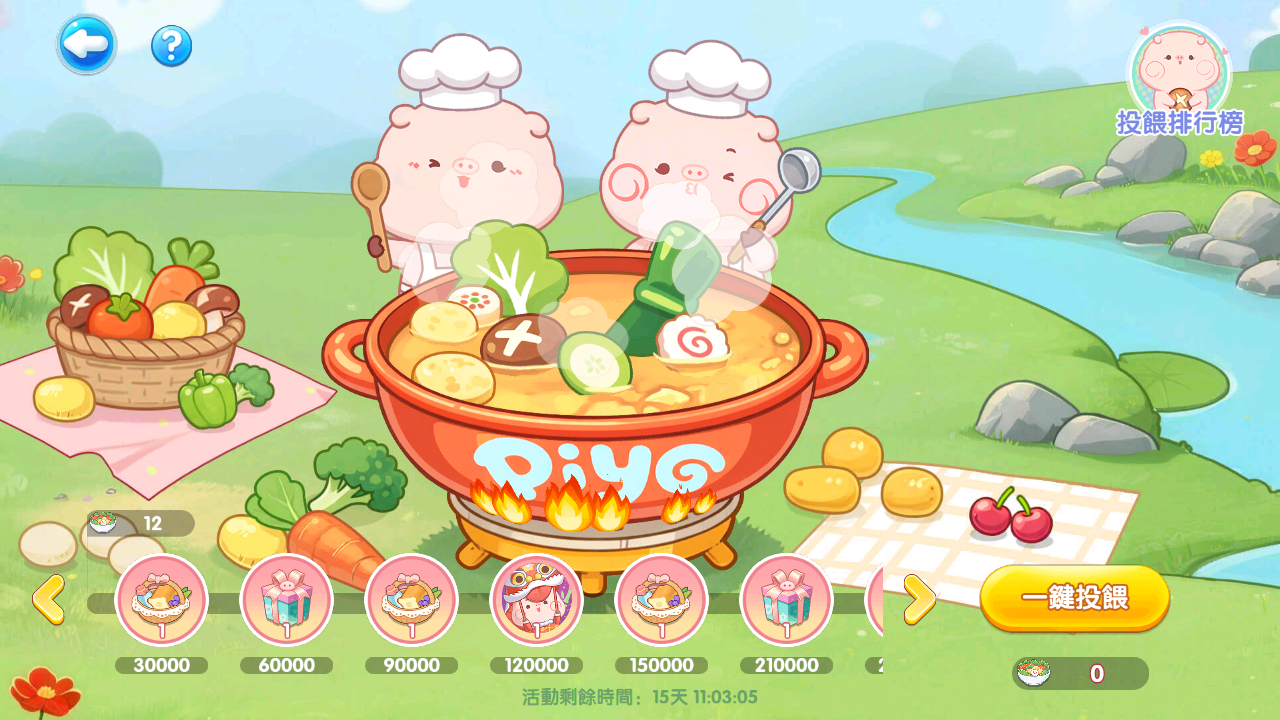
Task: Select the 30000 milestone reward
Action: (162, 600)
